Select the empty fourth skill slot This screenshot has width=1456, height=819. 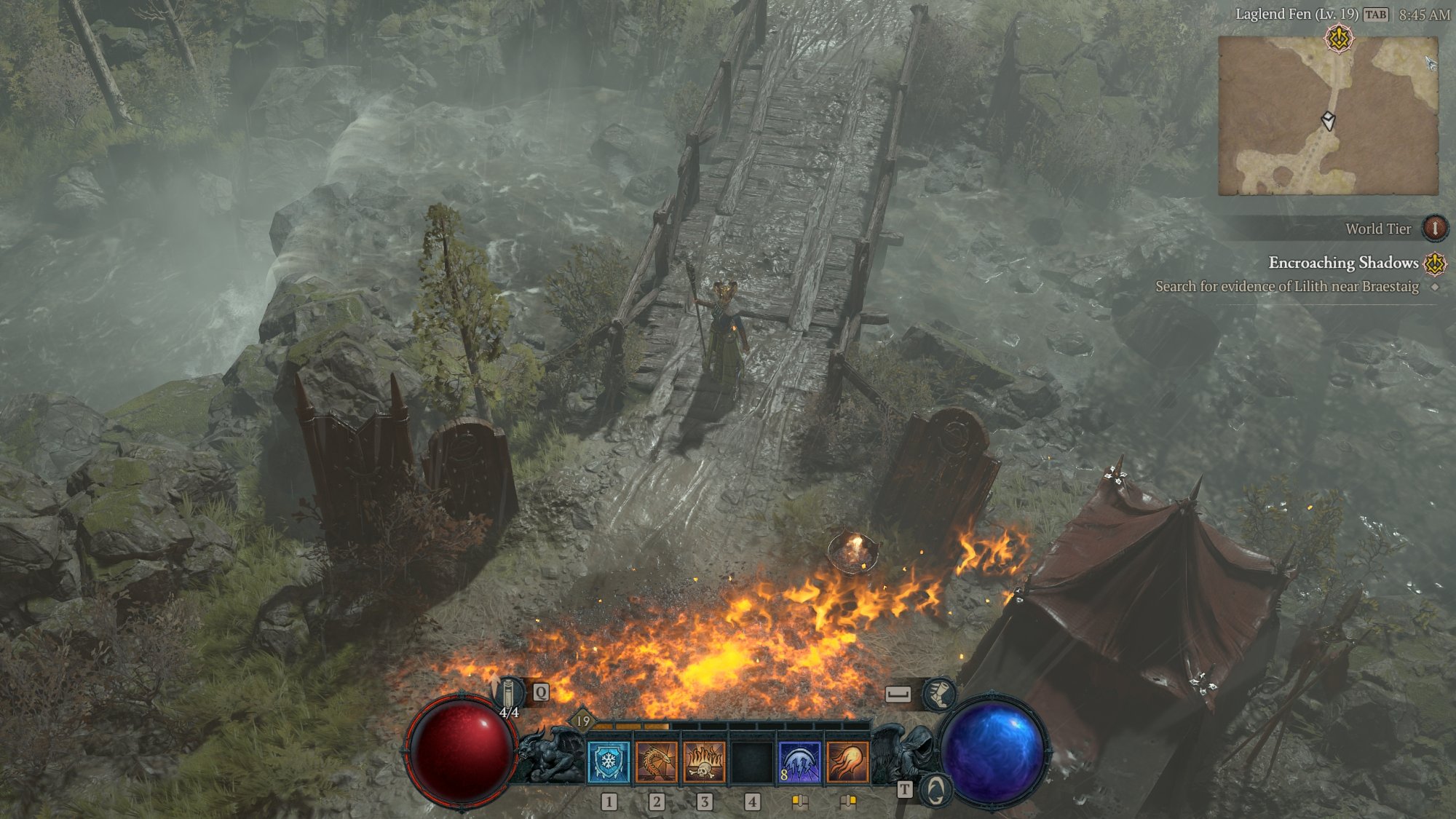752,762
